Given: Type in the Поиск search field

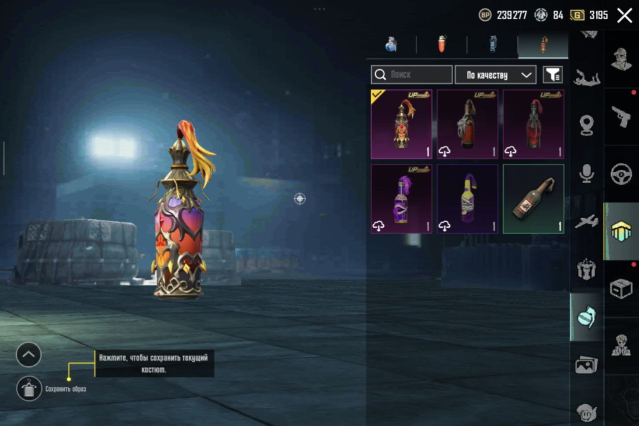Looking at the screenshot, I should pos(412,74).
